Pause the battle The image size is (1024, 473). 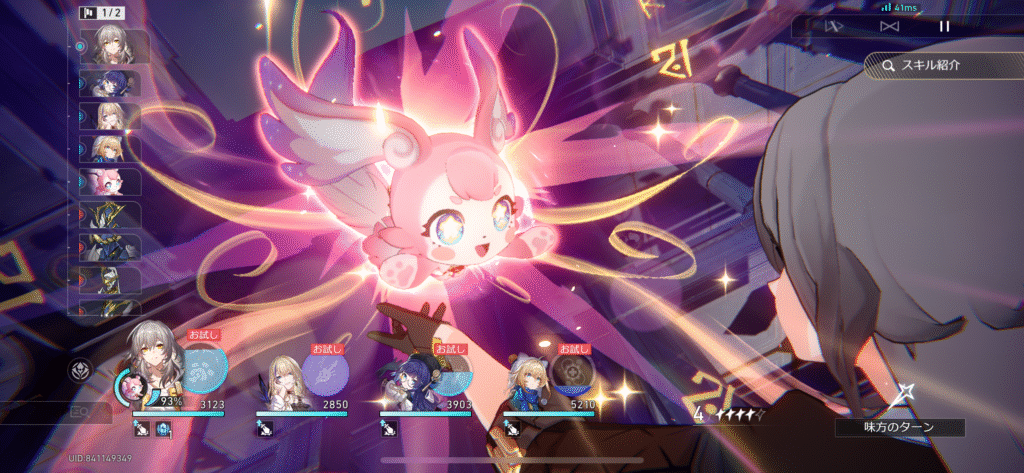pos(944,27)
